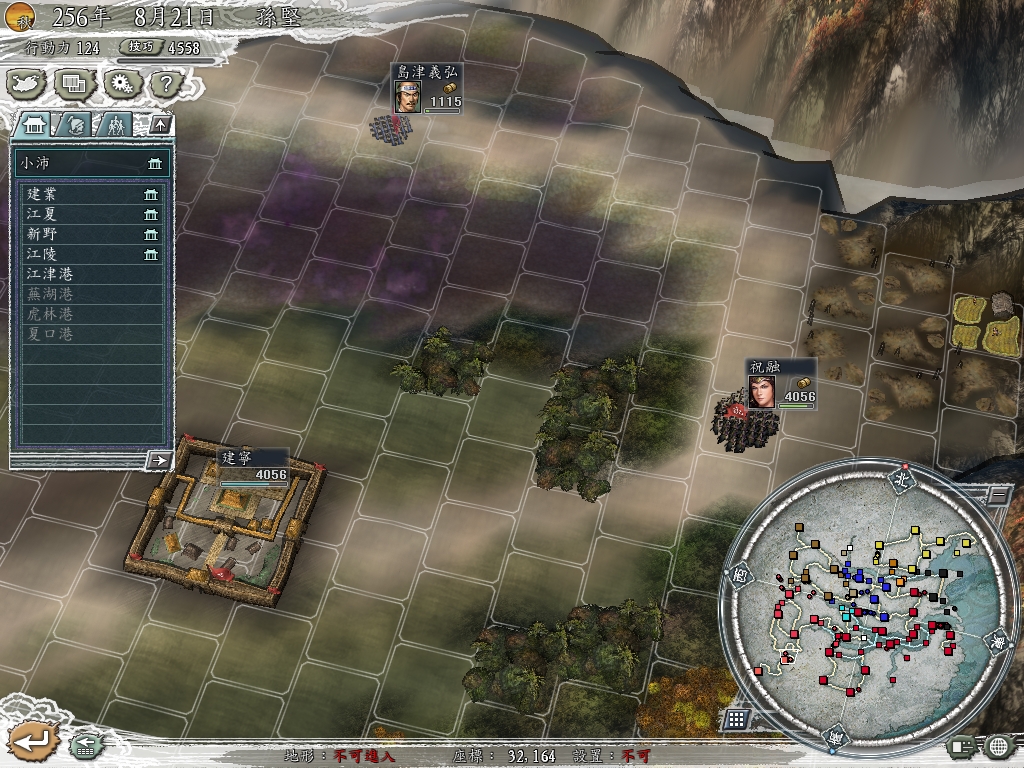Switch to the officer helmet tab
This screenshot has height=768, width=1024.
click(76, 125)
